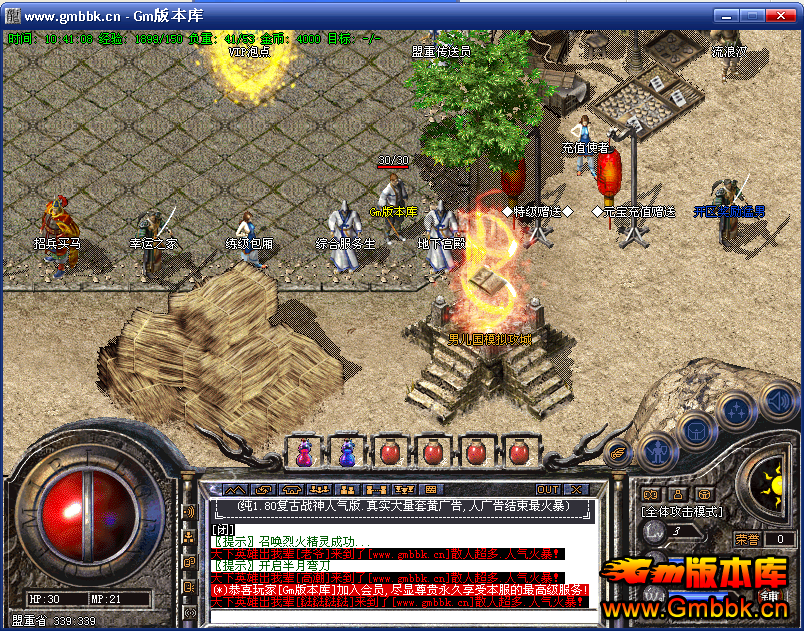Focus the chat text input box
Image resolution: width=804 pixels, height=631 pixels.
pos(400,615)
